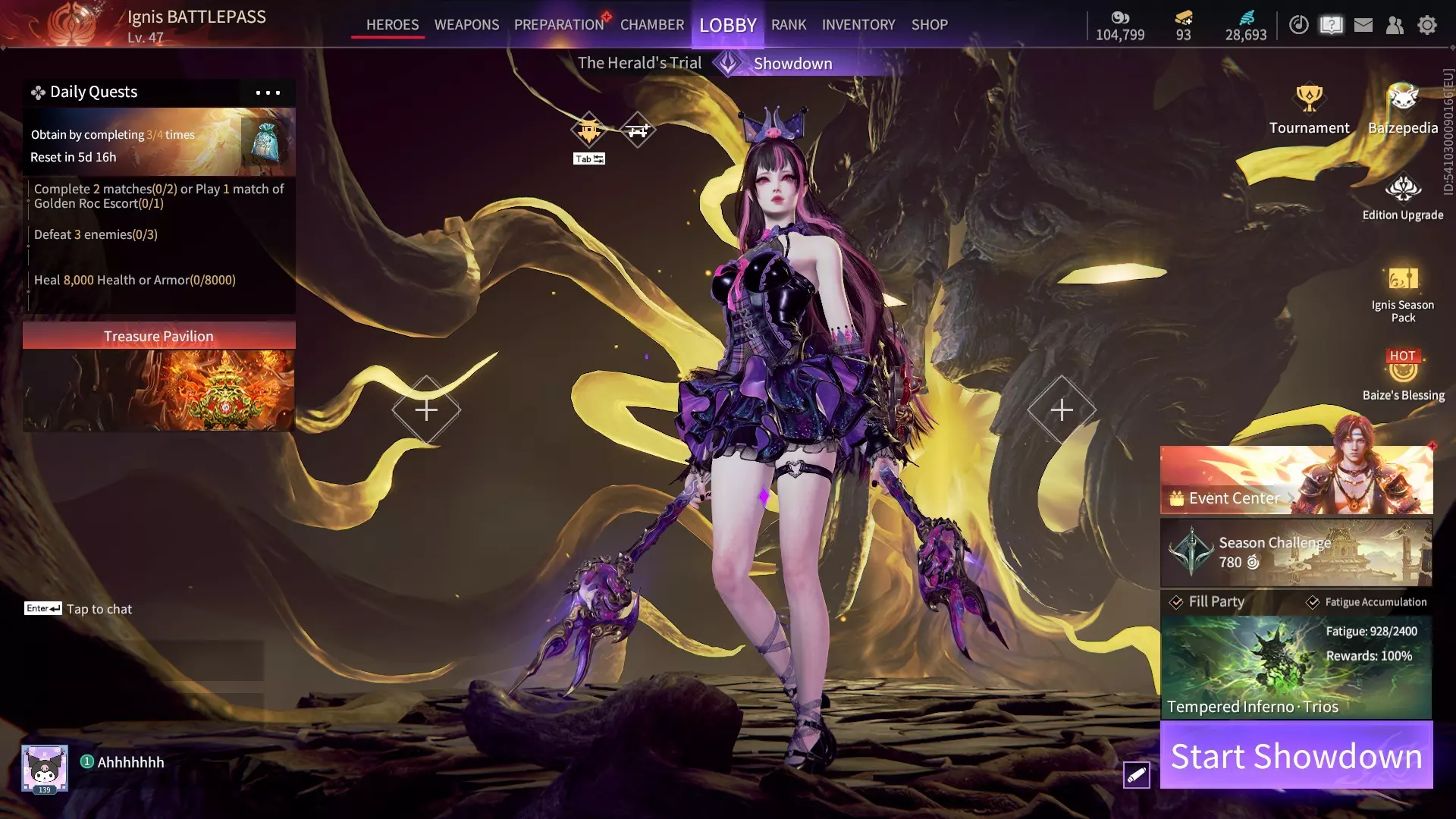Image resolution: width=1456 pixels, height=819 pixels.
Task: Open the CHAMBER tab
Action: [x=651, y=24]
